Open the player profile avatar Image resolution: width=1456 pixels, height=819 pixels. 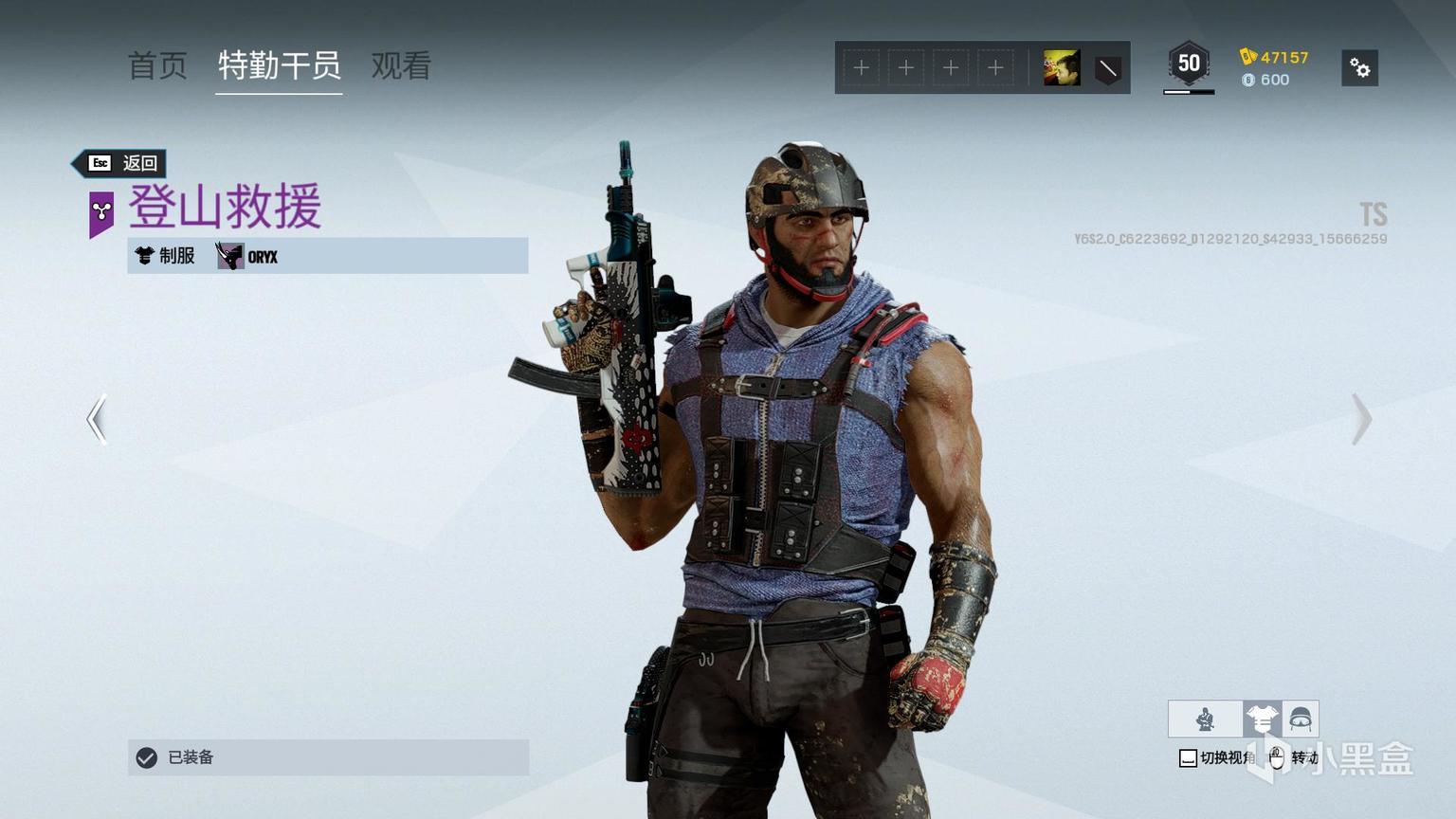click(x=1062, y=68)
